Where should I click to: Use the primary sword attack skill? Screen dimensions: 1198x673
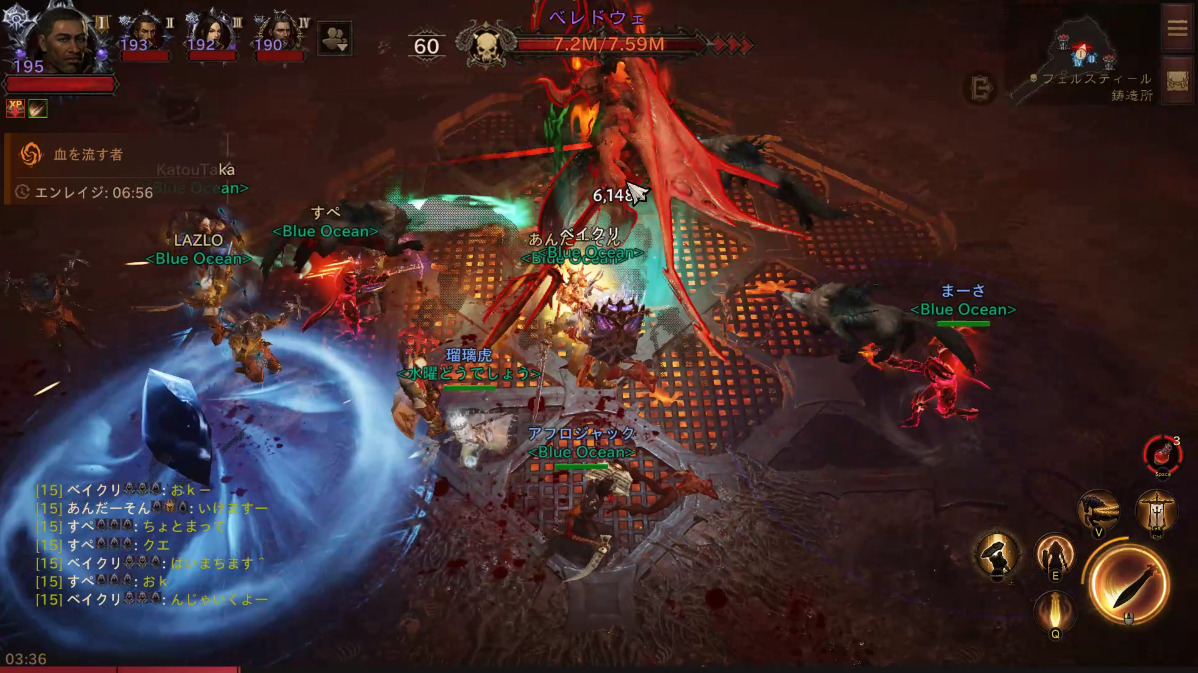1128,583
